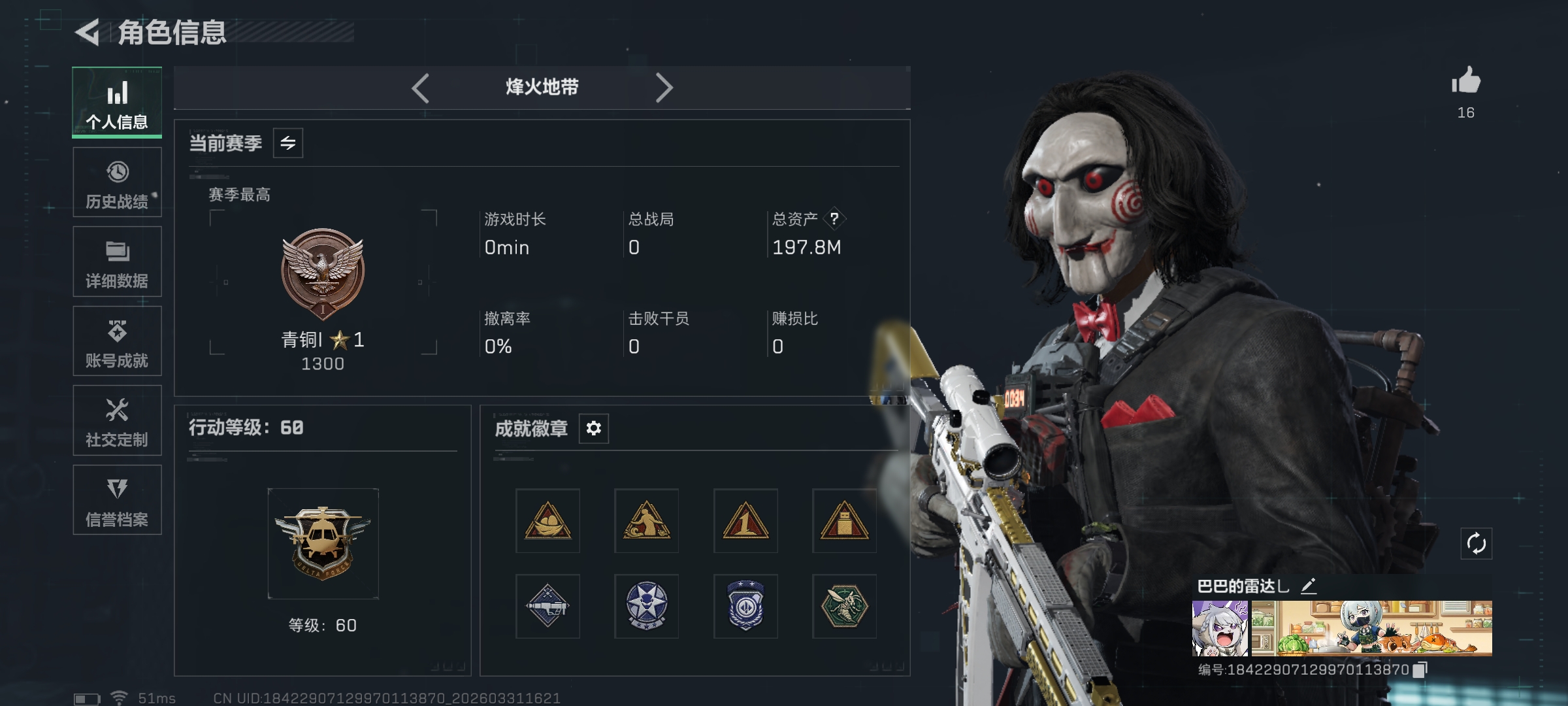Toggle the 当前赛季 season switch button

[x=287, y=143]
